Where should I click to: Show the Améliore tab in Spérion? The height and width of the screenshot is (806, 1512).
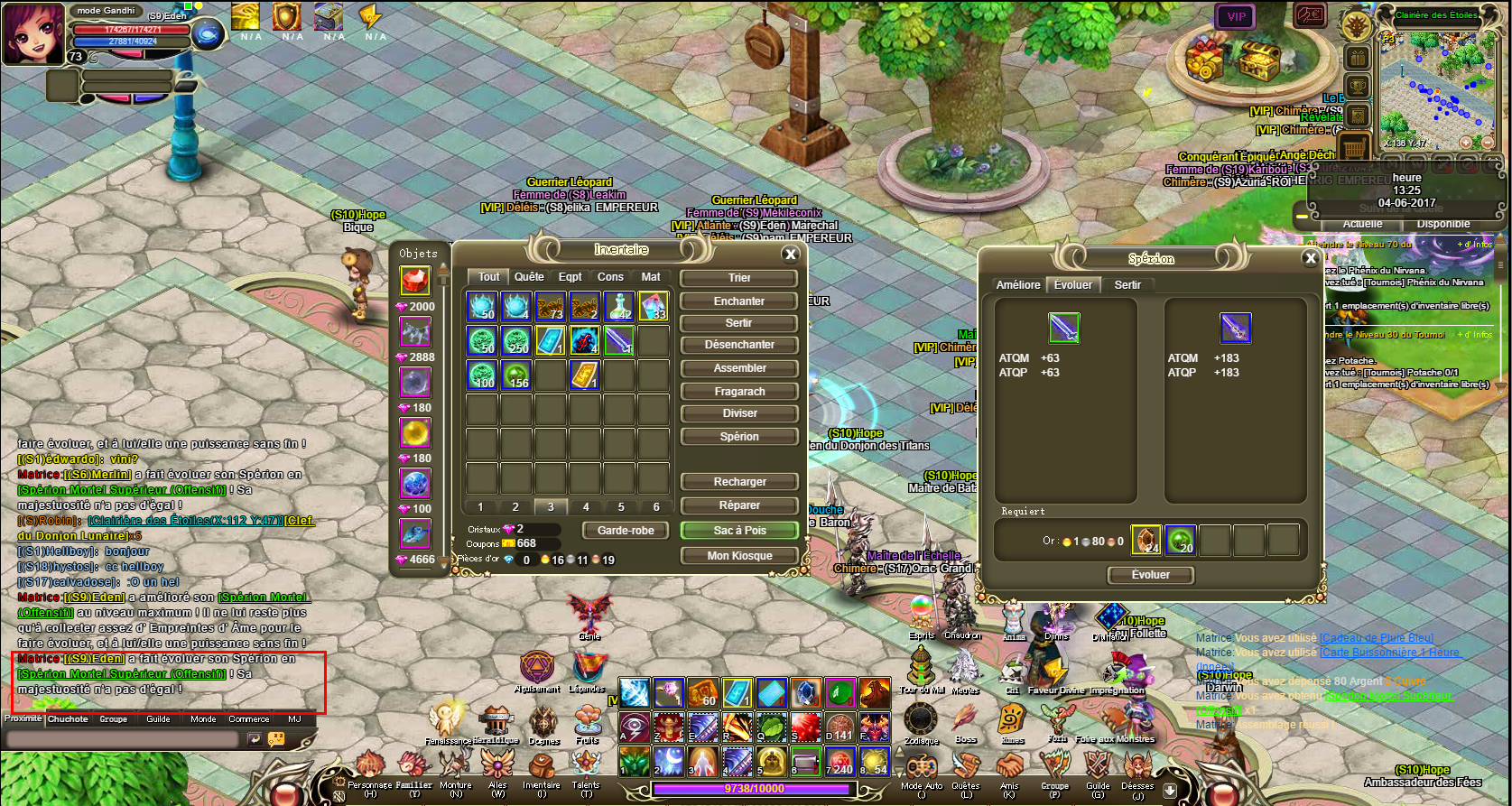click(x=1018, y=285)
